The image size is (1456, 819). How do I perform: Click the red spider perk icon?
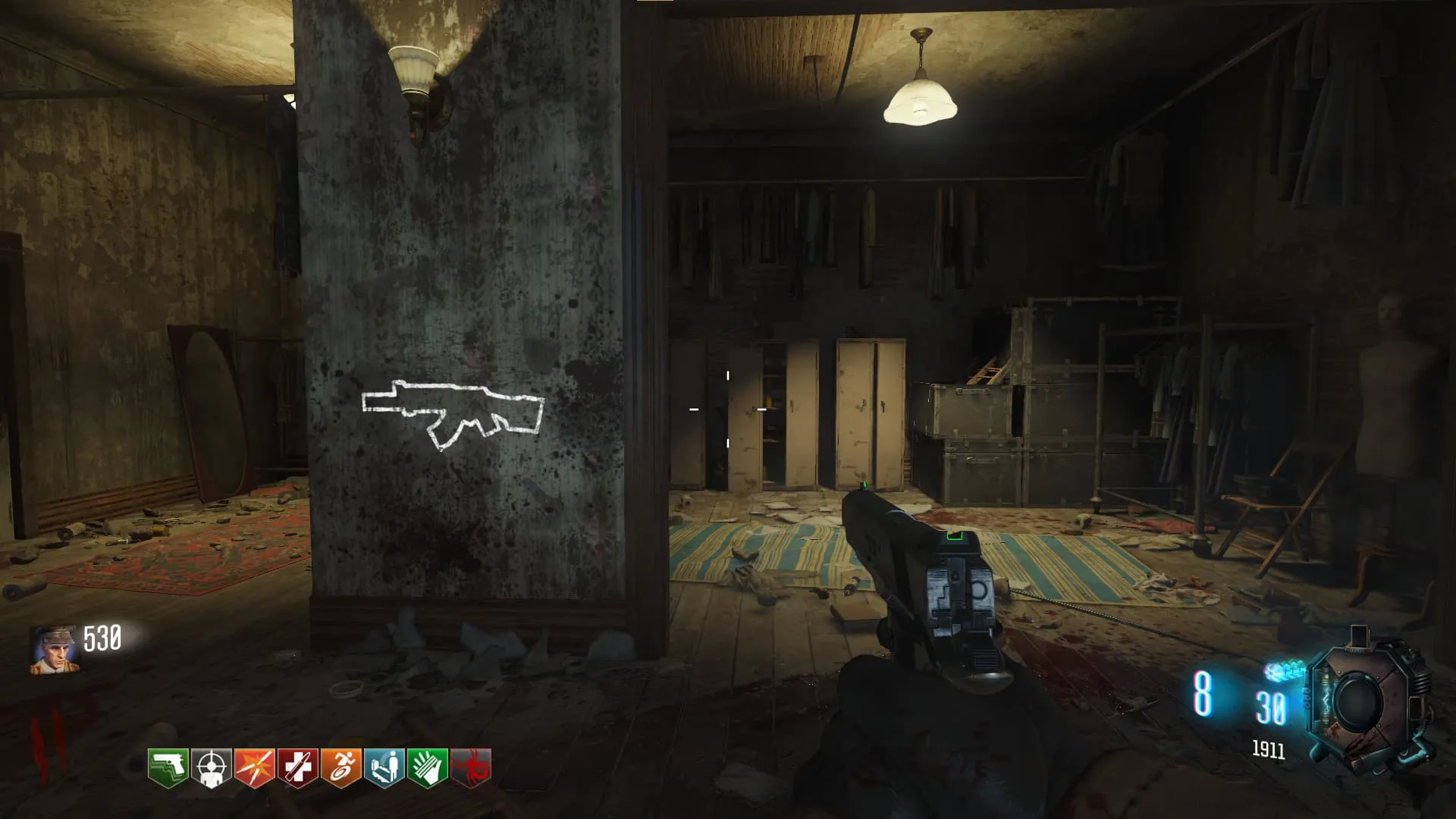coord(471,767)
